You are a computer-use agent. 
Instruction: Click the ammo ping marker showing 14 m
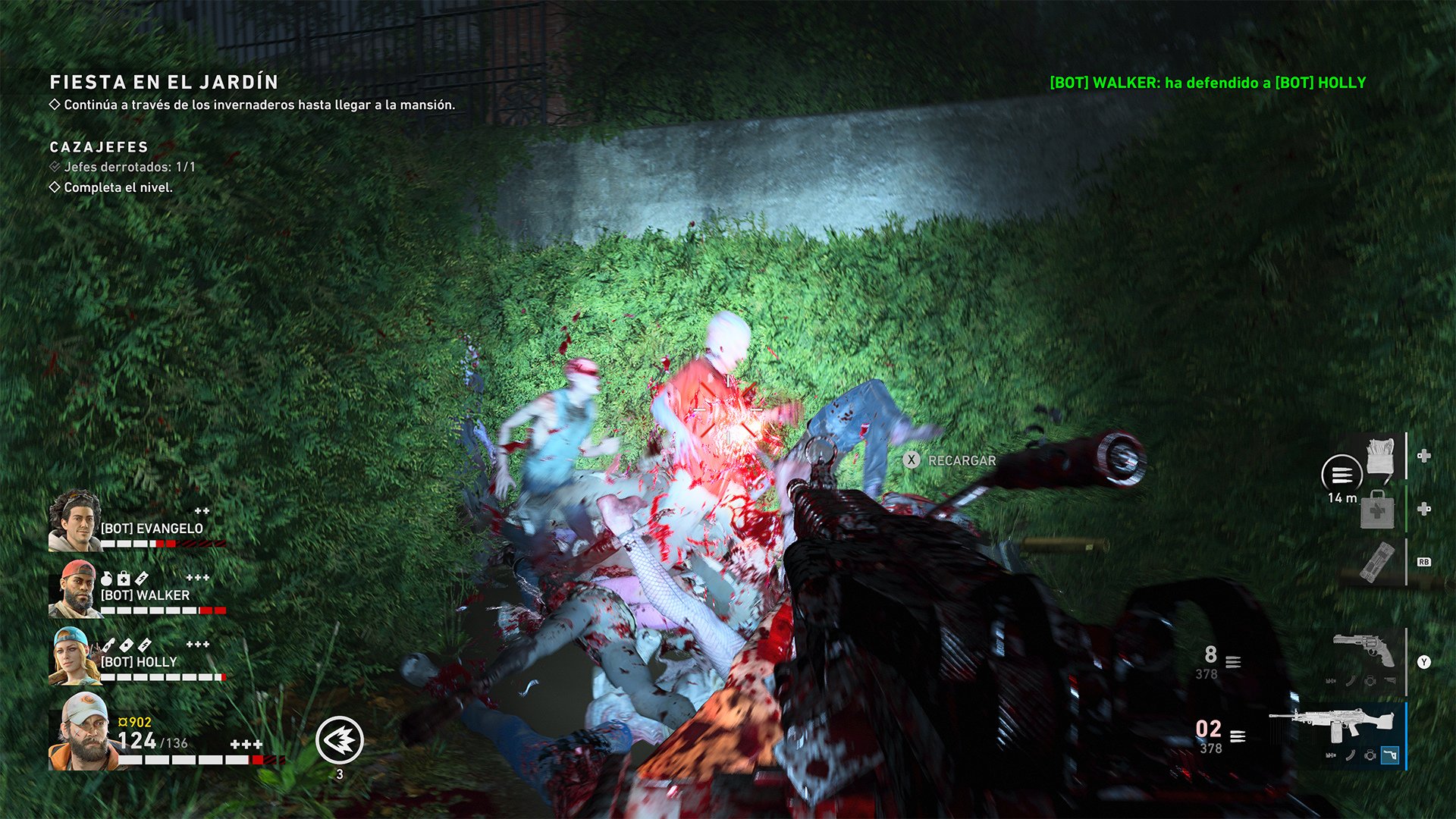[x=1341, y=475]
